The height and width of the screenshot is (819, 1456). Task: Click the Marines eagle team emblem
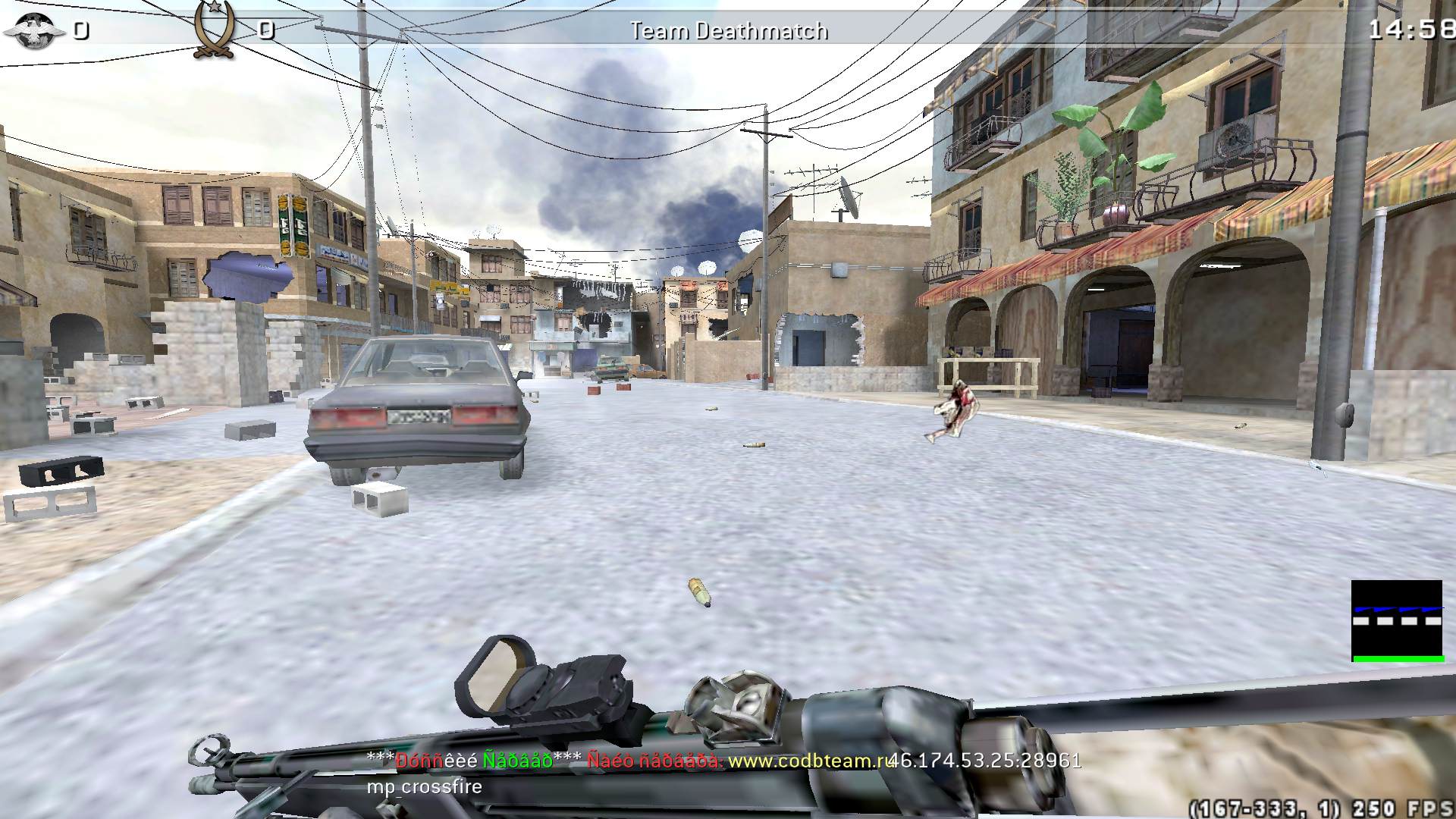[34, 30]
